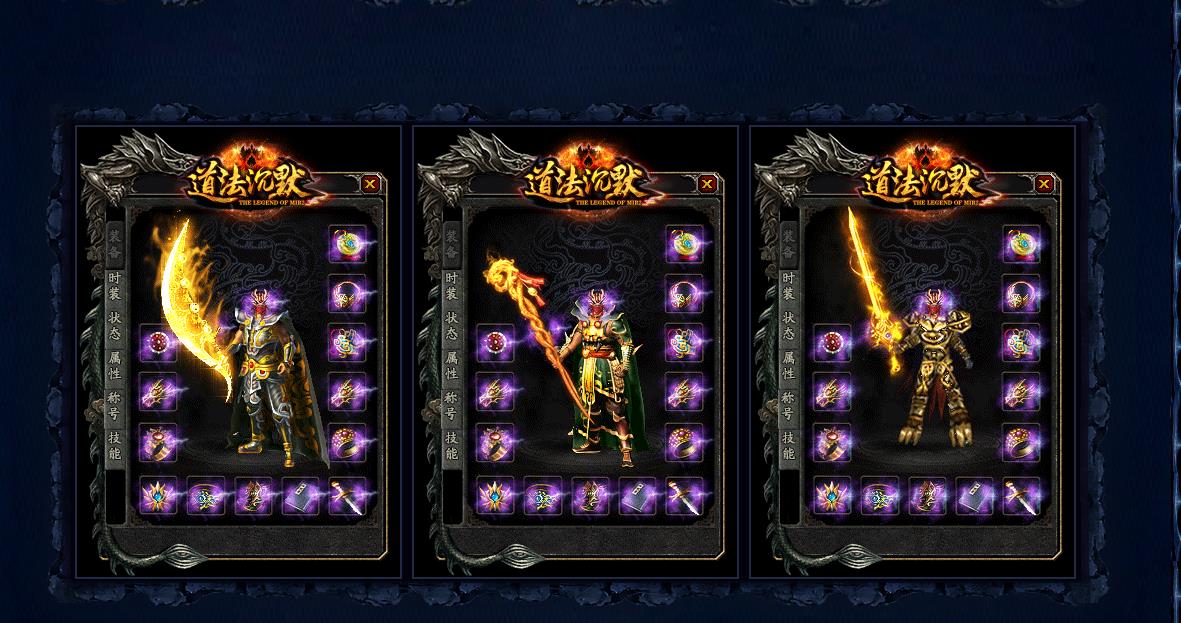Click the gold medallion slot in crescent blade panel
Image resolution: width=1181 pixels, height=623 pixels.
pos(347,245)
